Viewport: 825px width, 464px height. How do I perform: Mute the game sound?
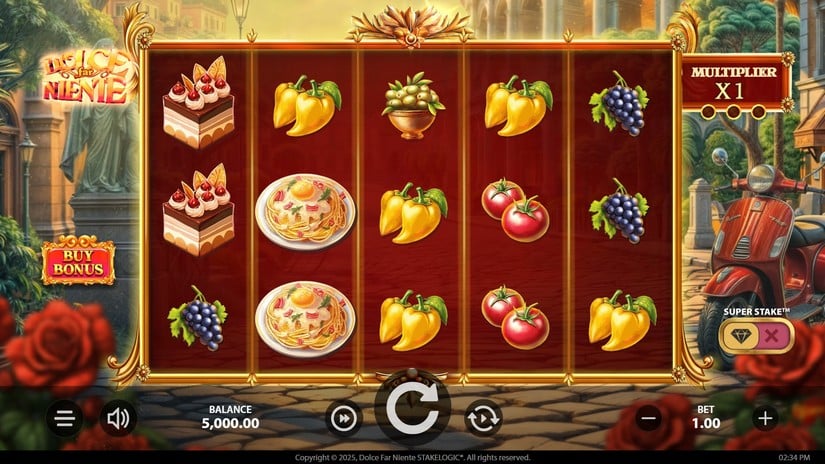click(118, 418)
